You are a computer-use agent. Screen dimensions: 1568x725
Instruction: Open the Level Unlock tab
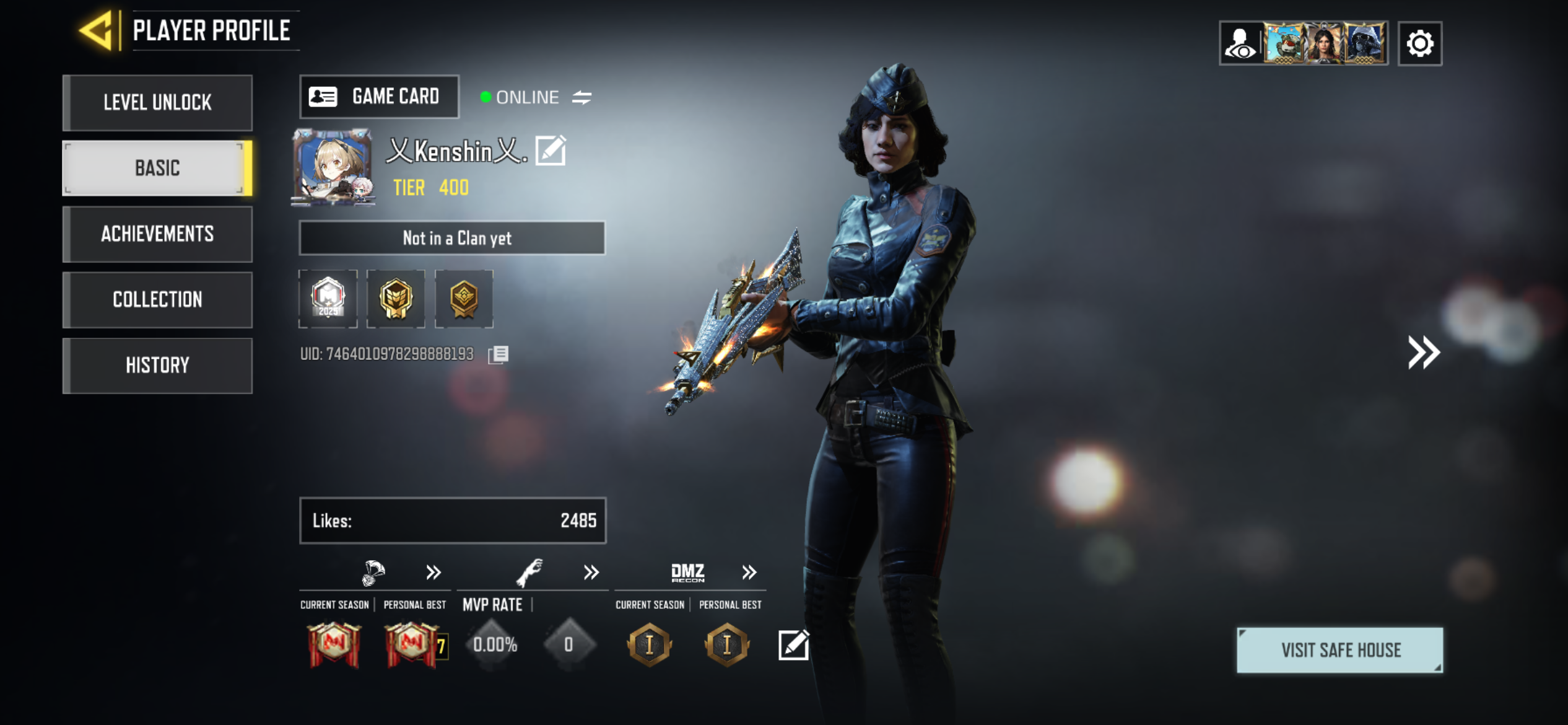[157, 102]
